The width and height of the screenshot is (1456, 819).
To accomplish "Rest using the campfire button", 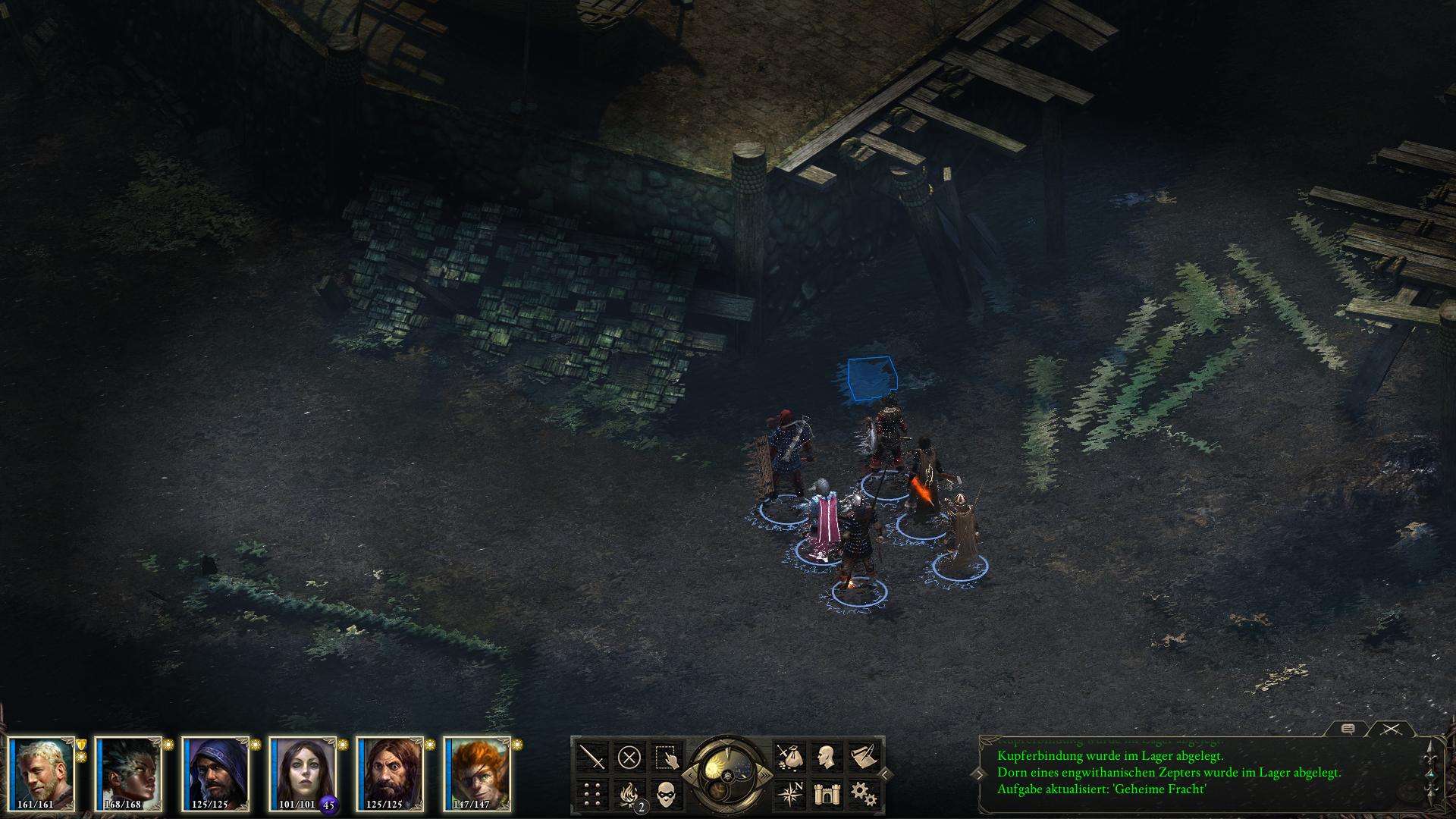I will coord(629,794).
